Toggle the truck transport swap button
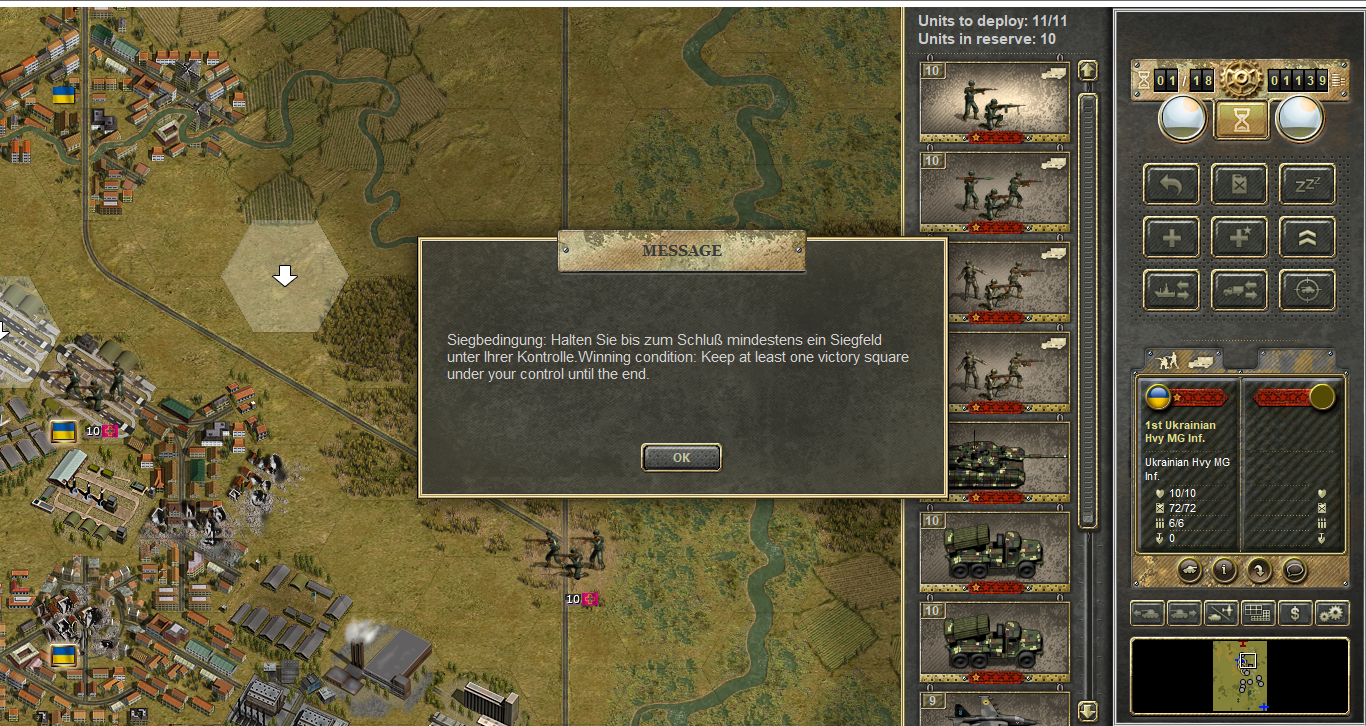 pyautogui.click(x=1239, y=290)
